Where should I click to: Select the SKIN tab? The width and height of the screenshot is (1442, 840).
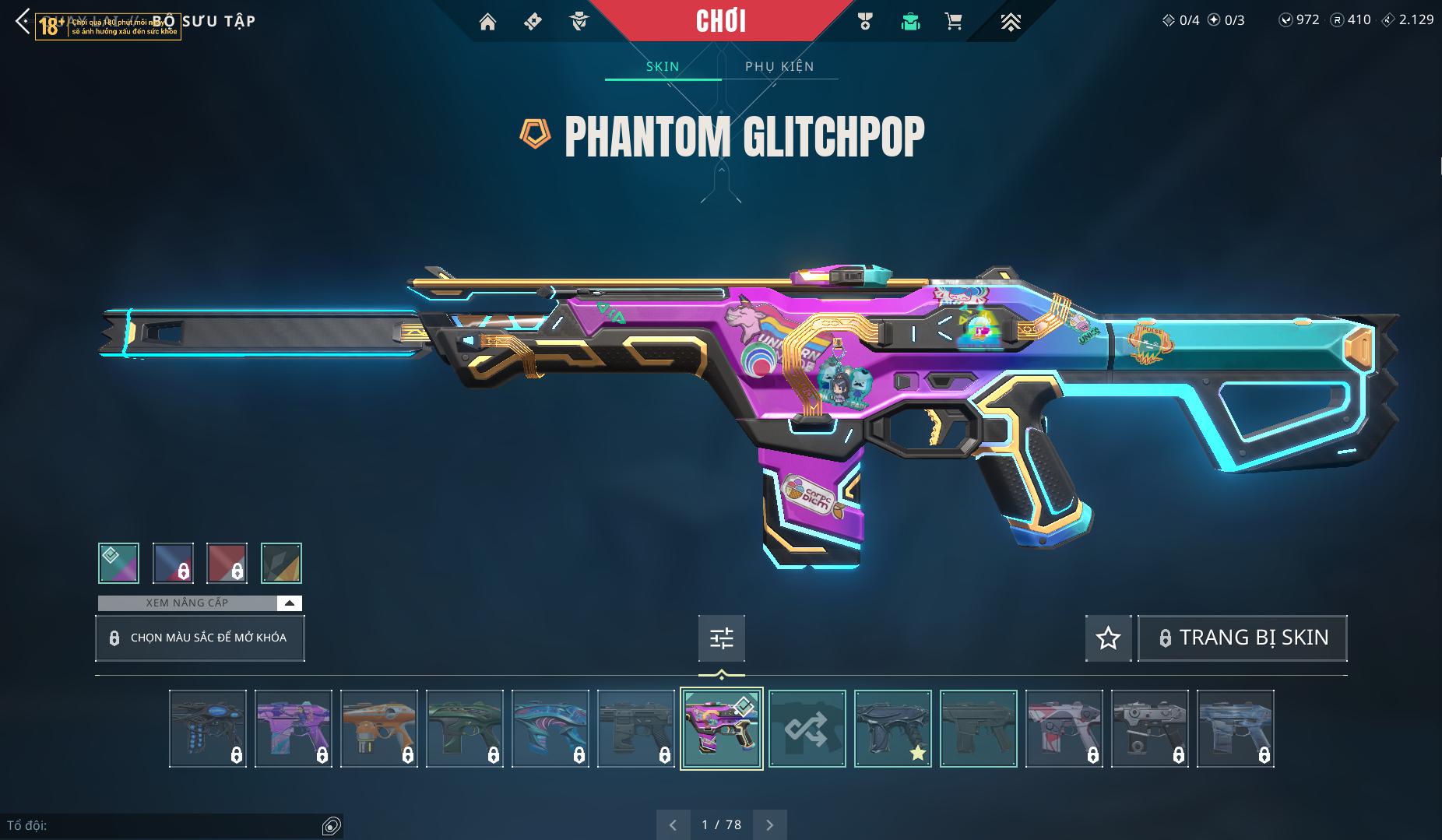click(663, 67)
